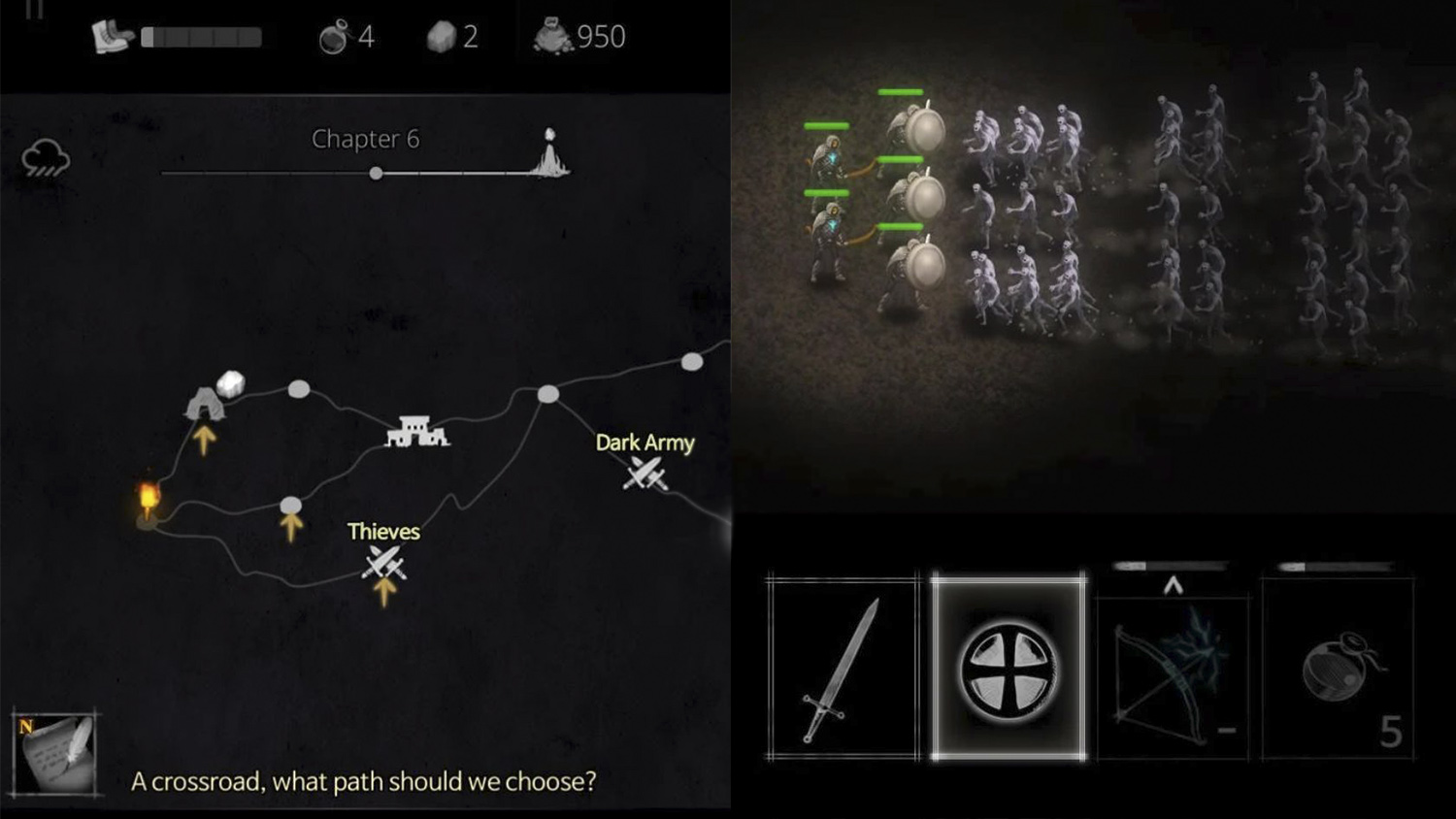Screen dimensions: 1456x819
Task: Toggle the arrow on the middle path node
Action: [x=292, y=527]
